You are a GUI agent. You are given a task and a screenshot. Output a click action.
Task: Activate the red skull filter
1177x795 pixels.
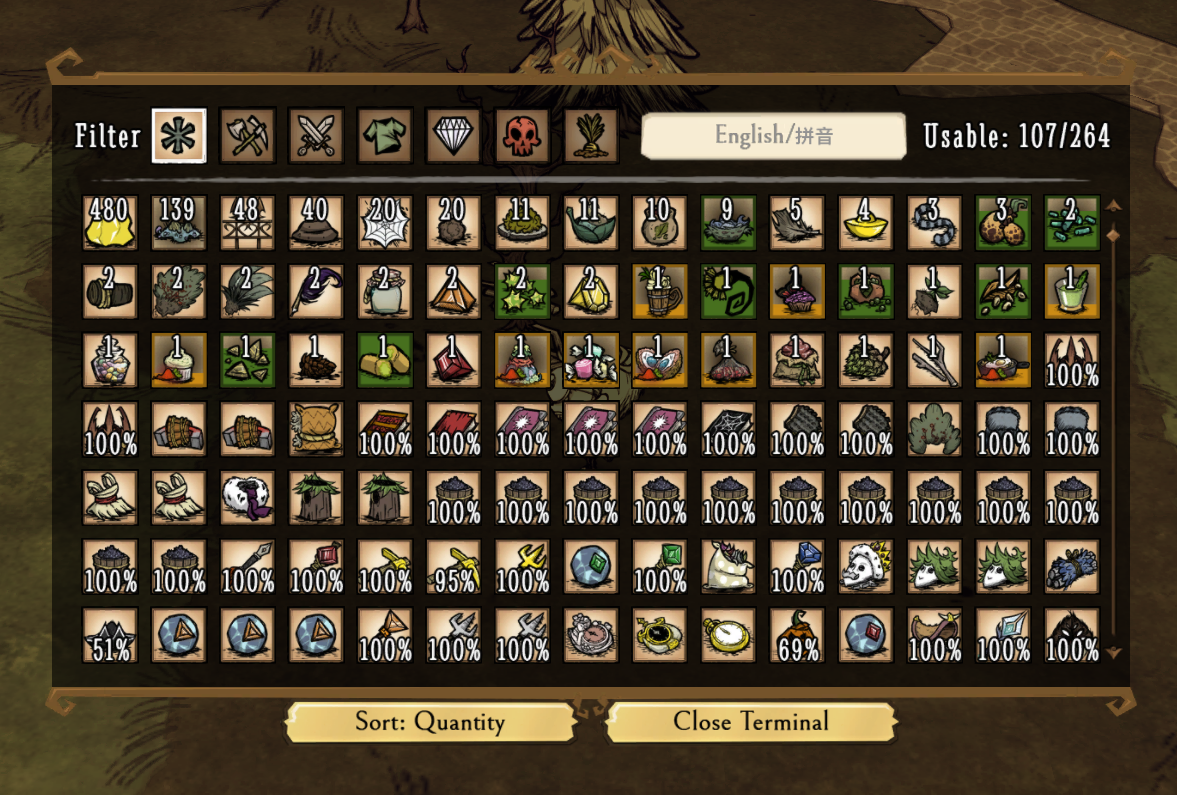[x=522, y=136]
